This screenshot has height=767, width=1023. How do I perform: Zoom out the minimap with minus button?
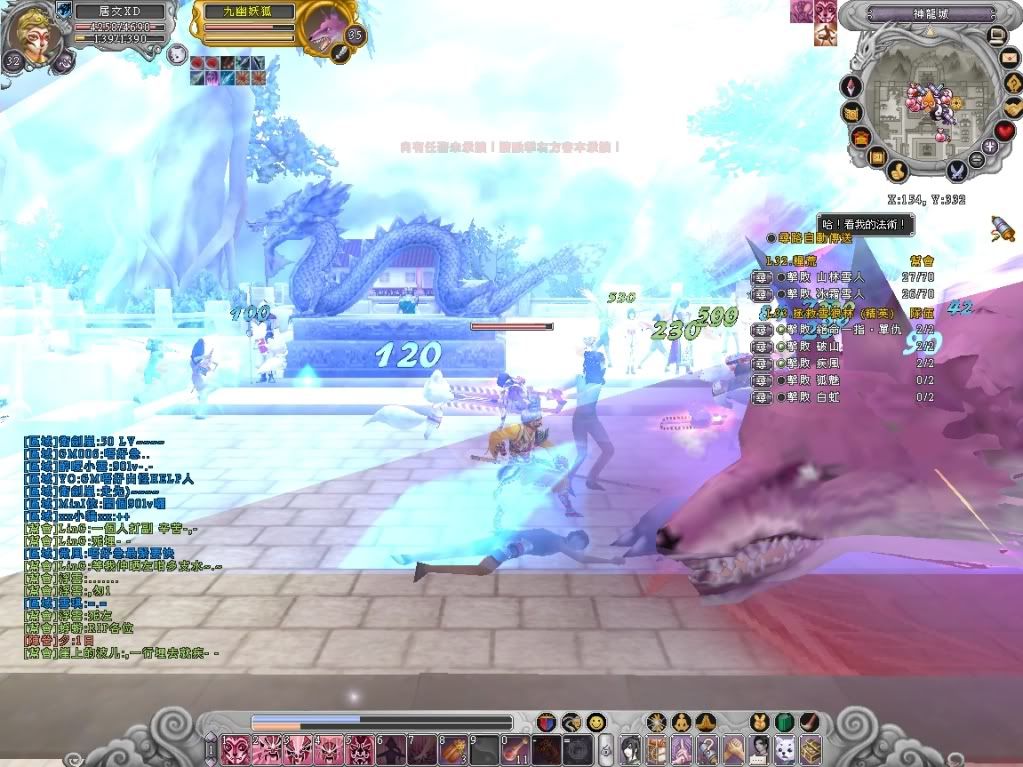[976, 160]
